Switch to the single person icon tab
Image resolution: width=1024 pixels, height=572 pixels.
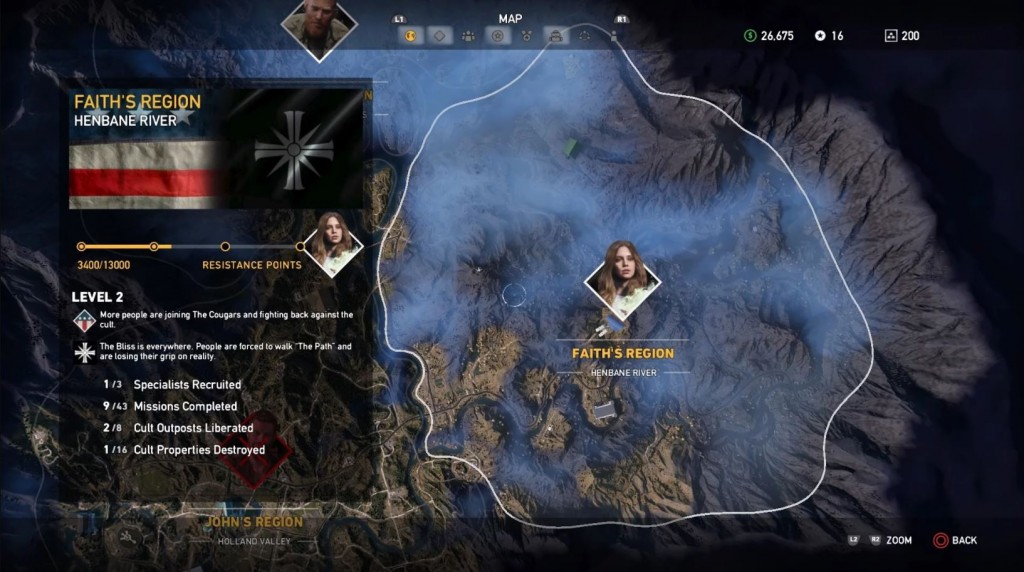[613, 36]
